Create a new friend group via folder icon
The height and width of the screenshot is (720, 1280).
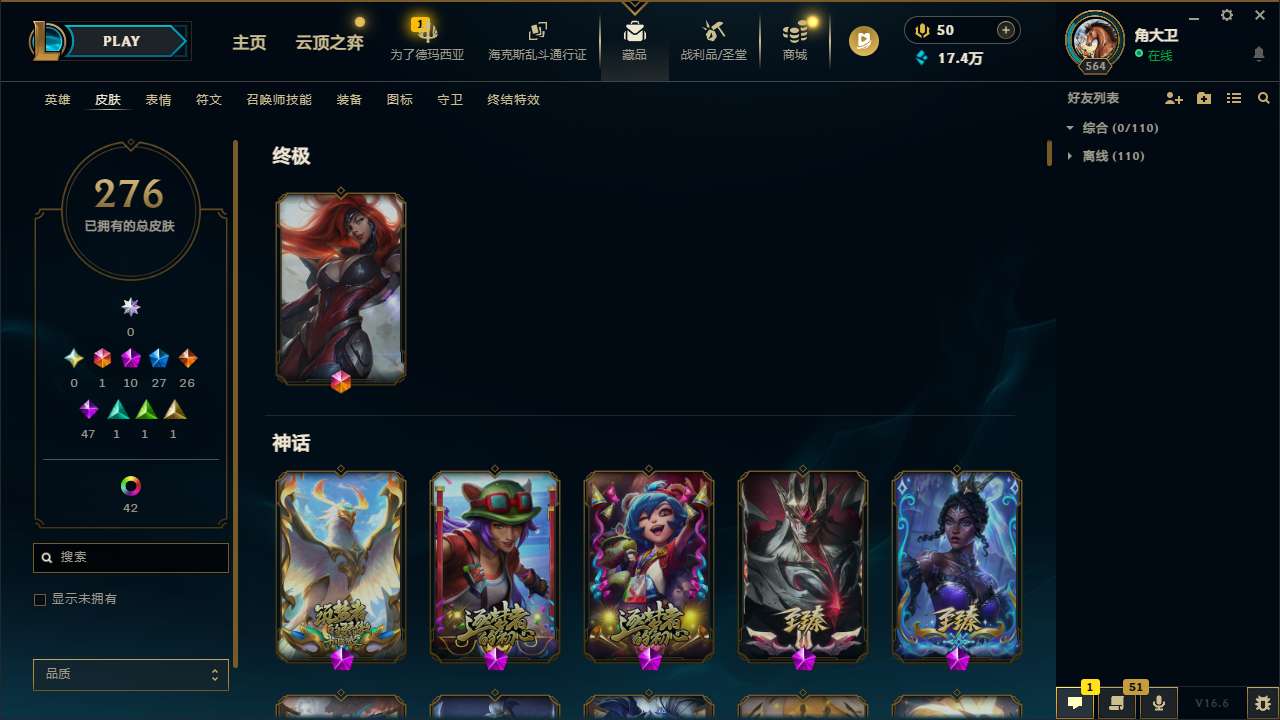pos(1204,98)
